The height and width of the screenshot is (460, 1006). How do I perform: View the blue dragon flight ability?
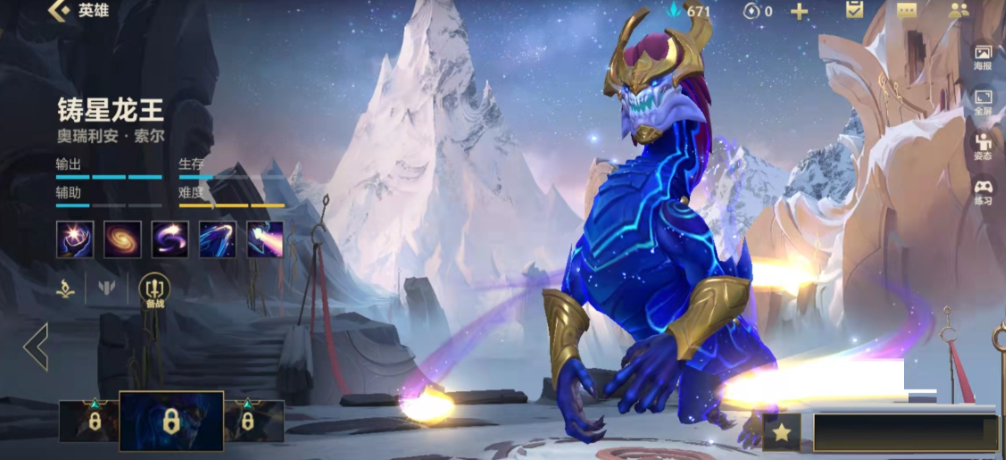point(217,239)
